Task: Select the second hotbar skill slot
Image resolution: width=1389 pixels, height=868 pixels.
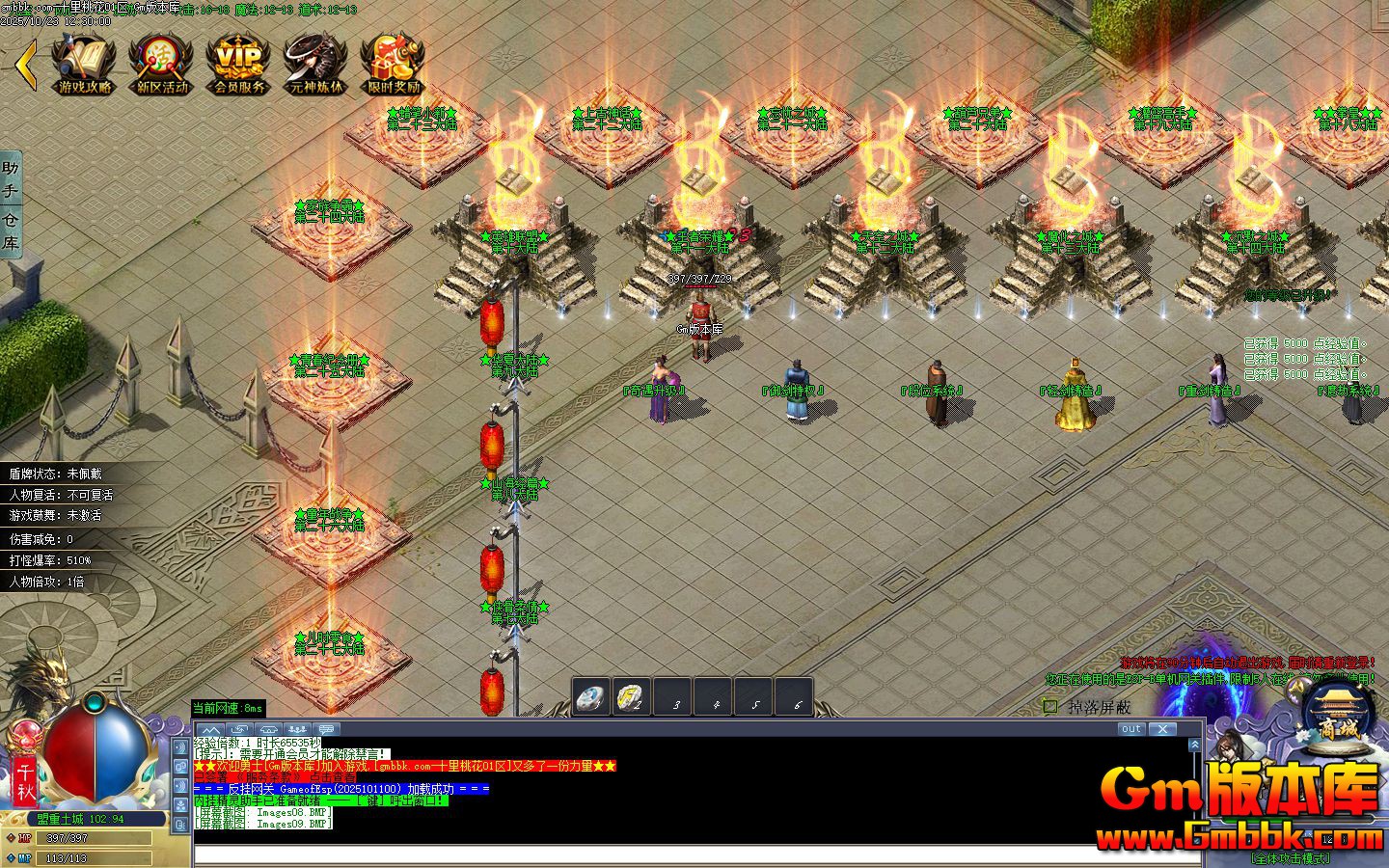Action: [632, 697]
